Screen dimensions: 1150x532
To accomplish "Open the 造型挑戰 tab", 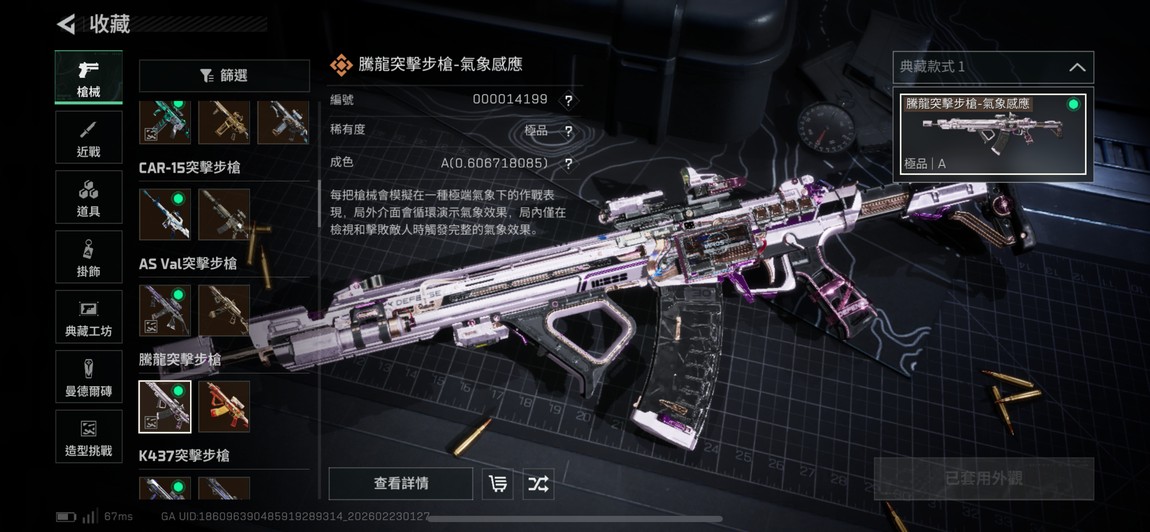I will [x=89, y=437].
